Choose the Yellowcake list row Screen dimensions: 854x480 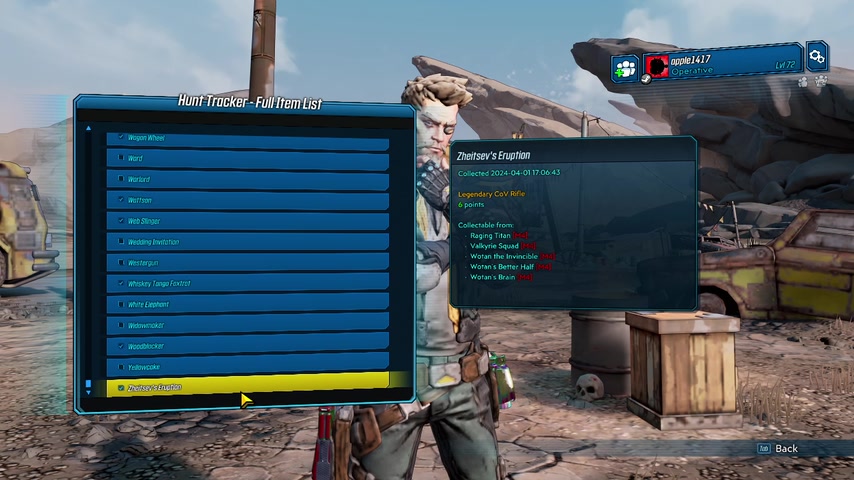247,368
